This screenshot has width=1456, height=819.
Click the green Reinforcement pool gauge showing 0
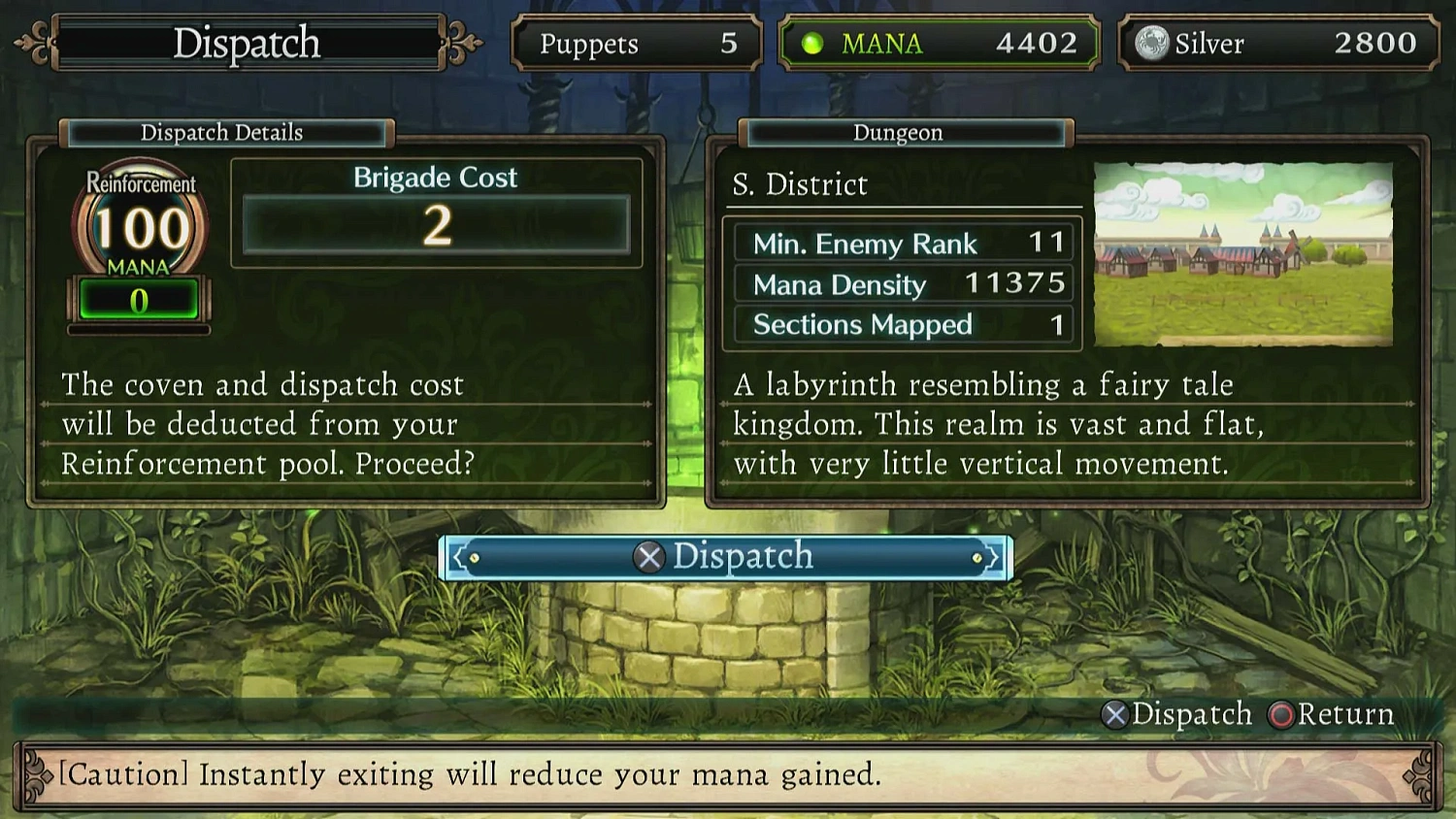point(140,299)
